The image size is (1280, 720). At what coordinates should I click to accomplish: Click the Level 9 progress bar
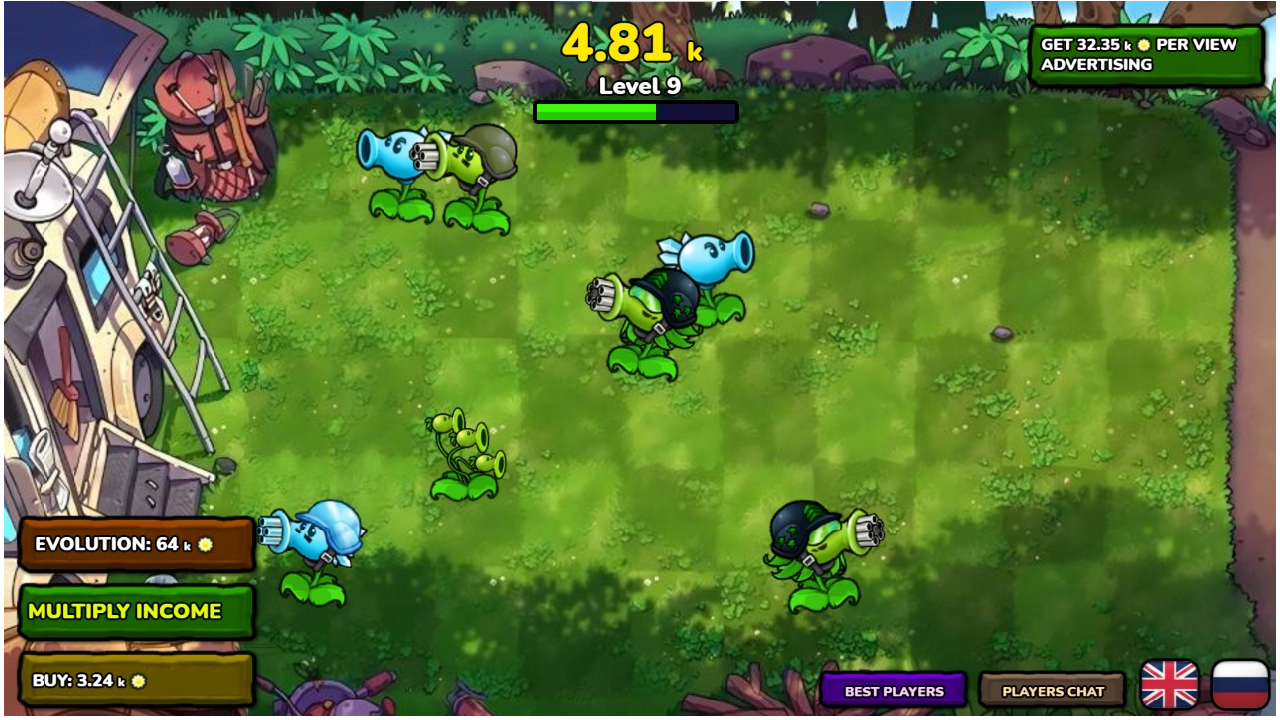pyautogui.click(x=637, y=112)
